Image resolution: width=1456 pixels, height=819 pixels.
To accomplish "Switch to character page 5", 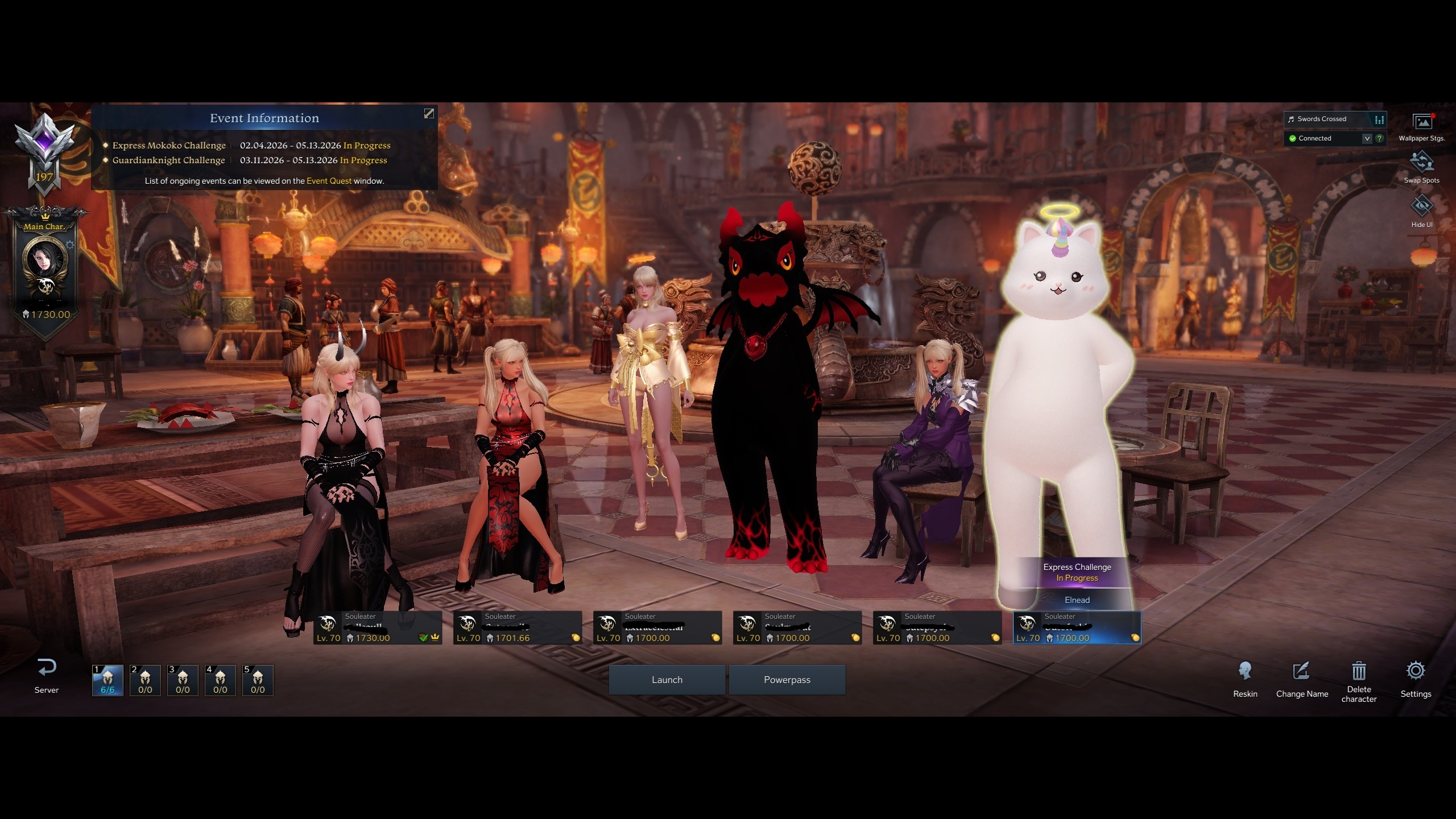I will coord(258,680).
